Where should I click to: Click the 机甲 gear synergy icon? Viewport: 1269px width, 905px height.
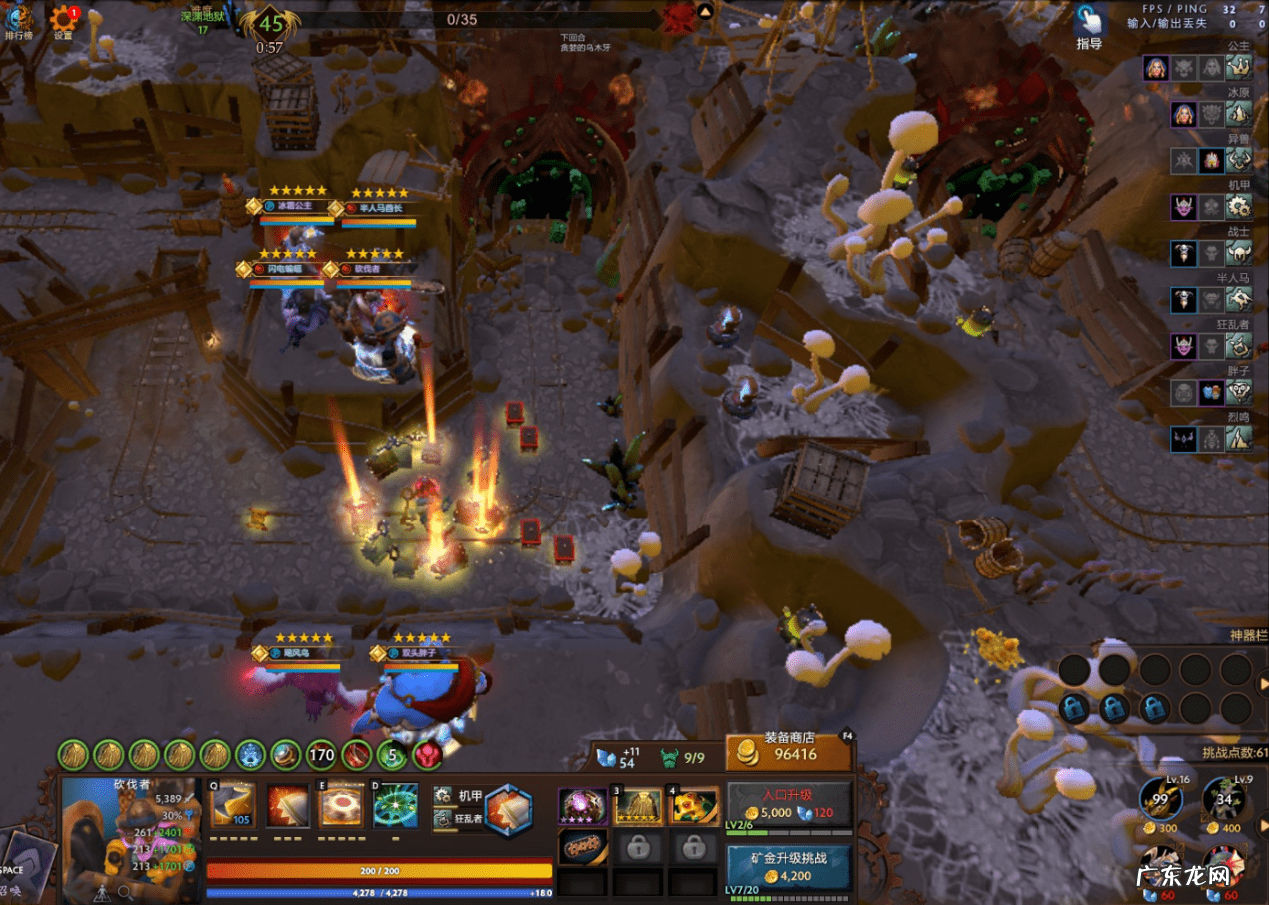[x=1239, y=207]
